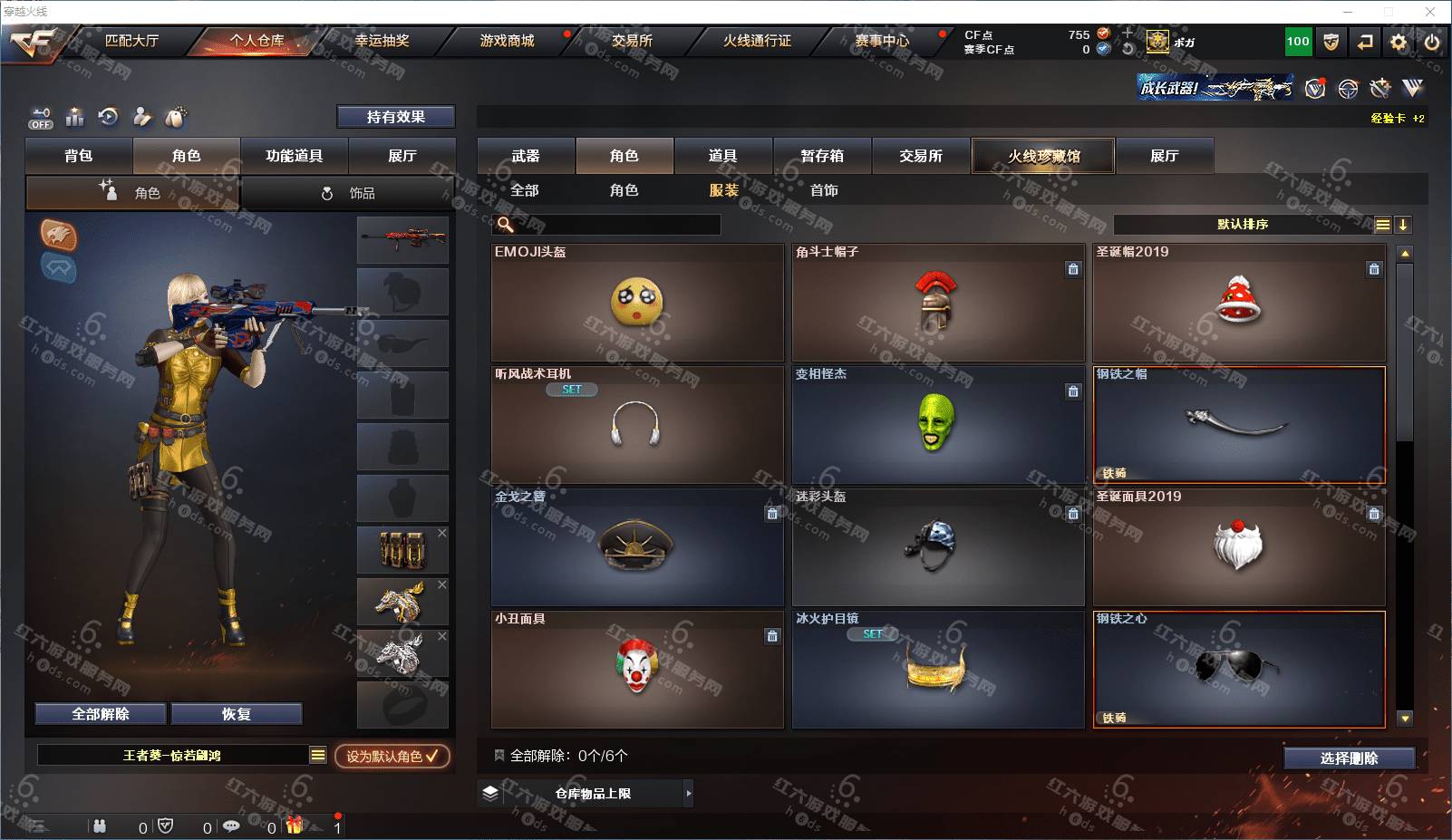Image resolution: width=1452 pixels, height=840 pixels.
Task: Open the 默认排序 sort dropdown
Action: click(x=1243, y=225)
